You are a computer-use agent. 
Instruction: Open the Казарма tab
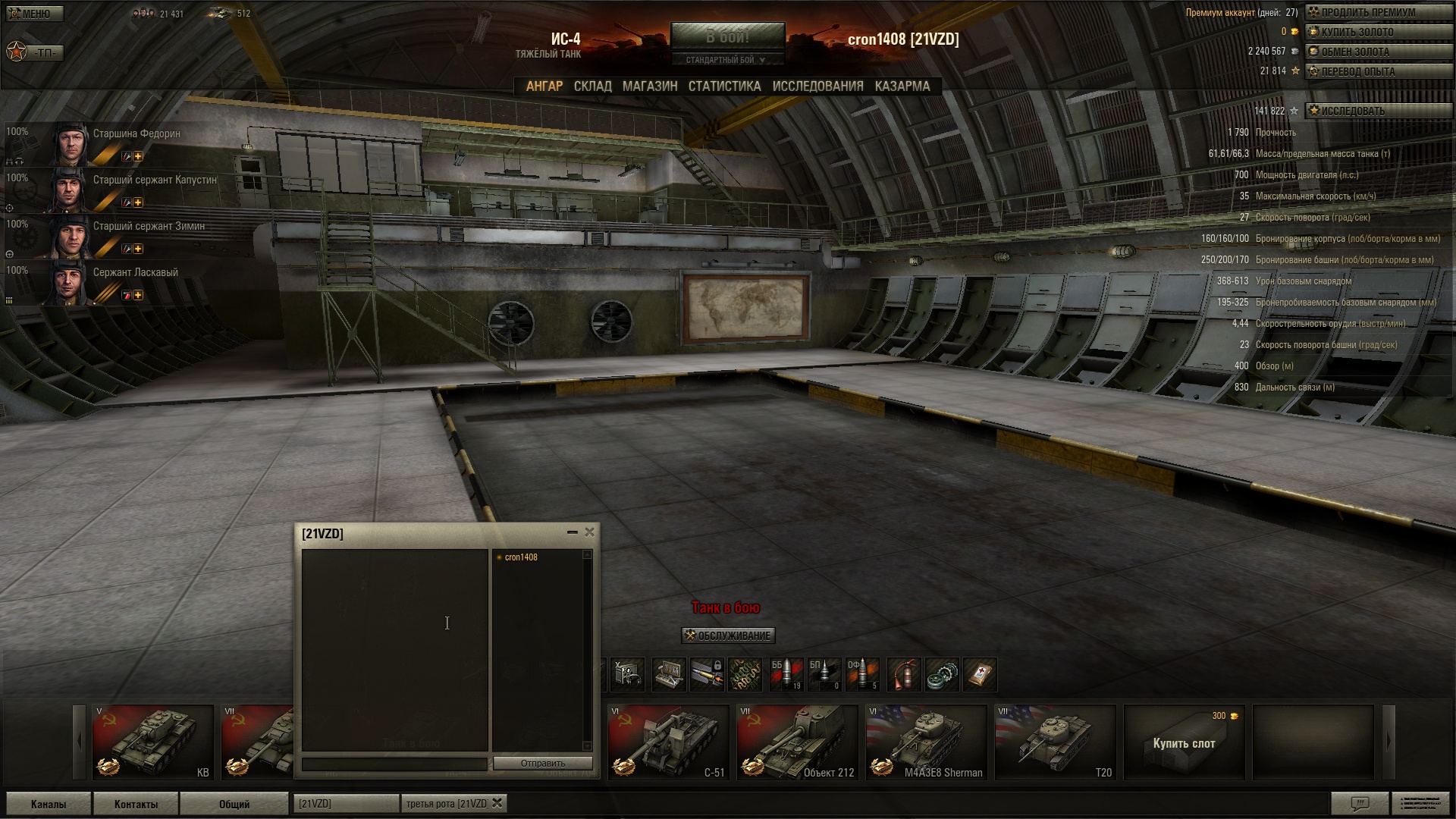point(902,86)
